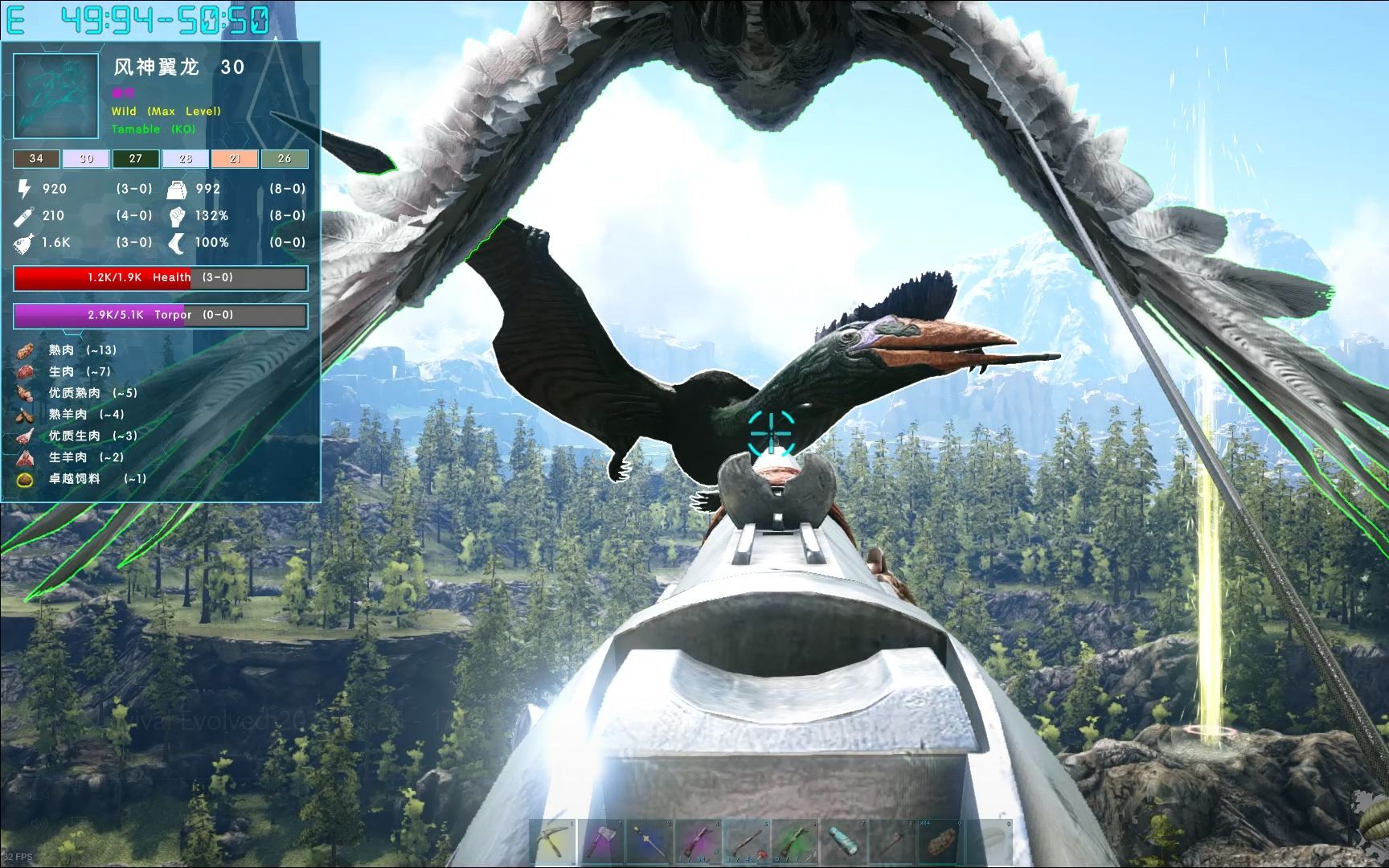Use the cyan water canteen slot
Image resolution: width=1389 pixels, height=868 pixels.
tap(843, 842)
